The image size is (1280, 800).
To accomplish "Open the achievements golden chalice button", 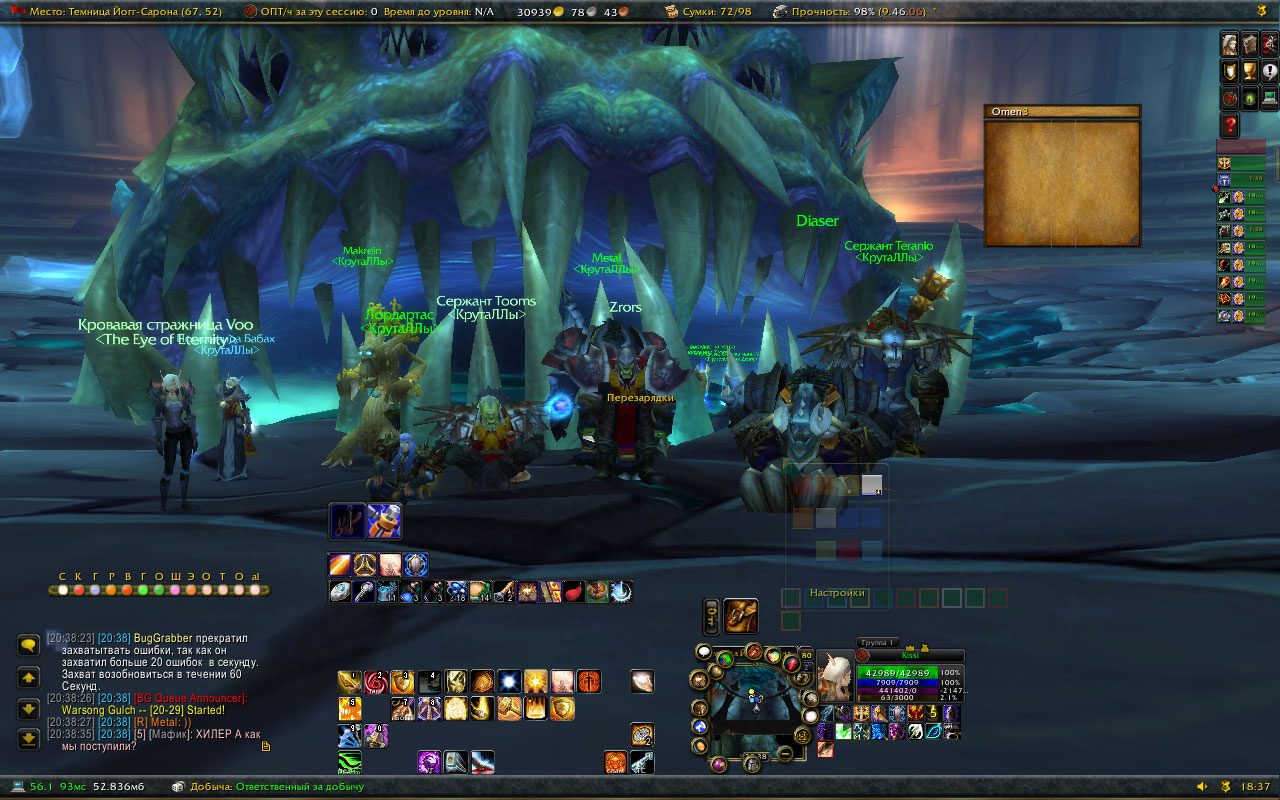I will 1249,71.
